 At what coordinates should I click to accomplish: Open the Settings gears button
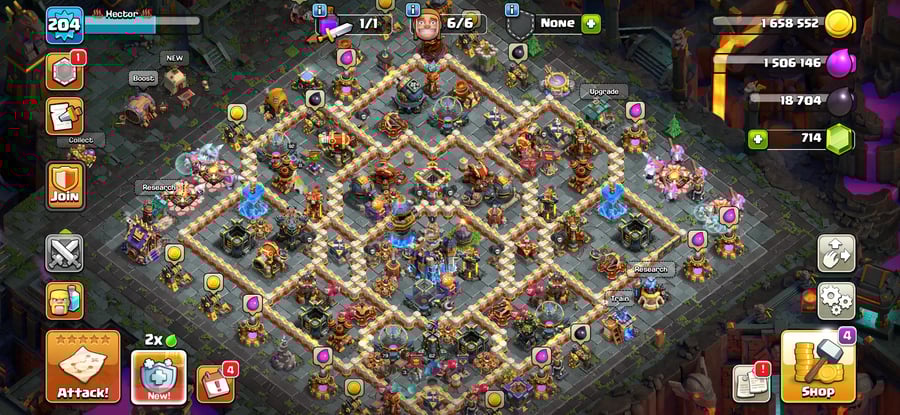point(835,299)
